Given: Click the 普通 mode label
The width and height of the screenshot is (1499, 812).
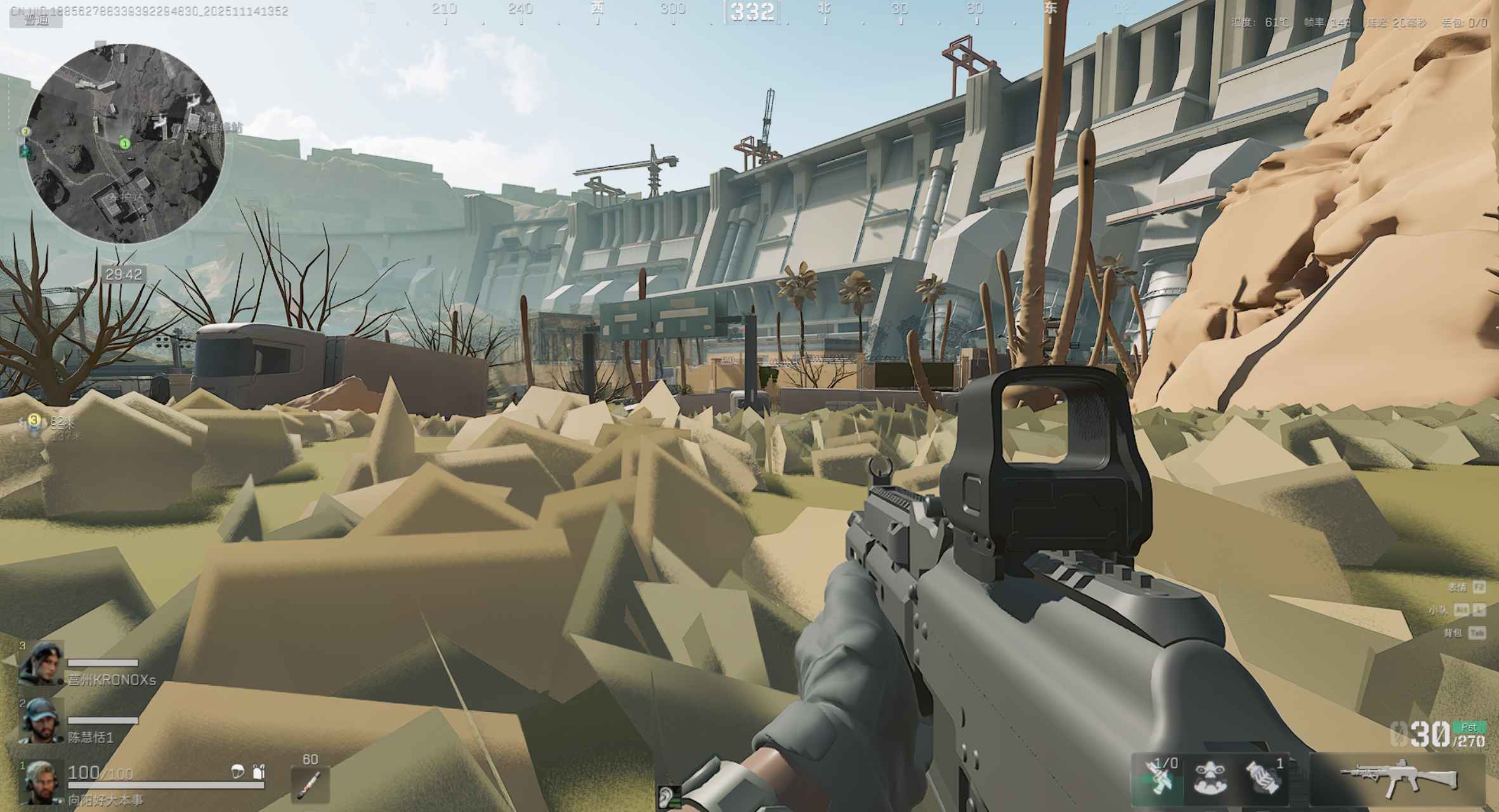Looking at the screenshot, I should (x=36, y=20).
